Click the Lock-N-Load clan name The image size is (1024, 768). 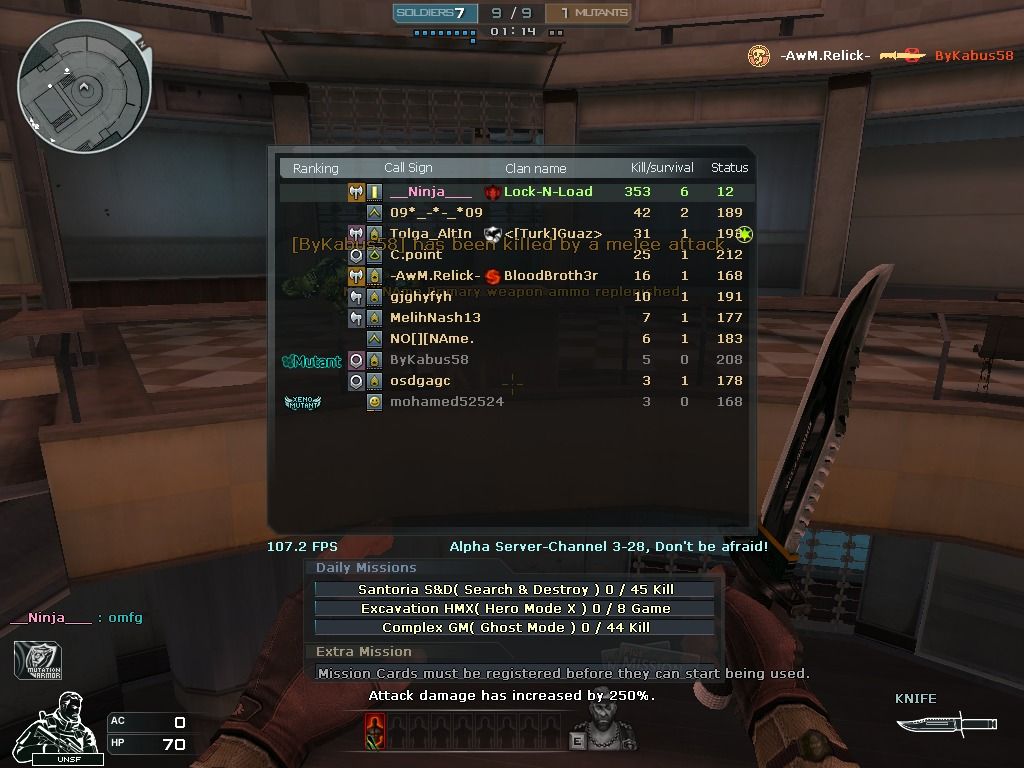(548, 192)
